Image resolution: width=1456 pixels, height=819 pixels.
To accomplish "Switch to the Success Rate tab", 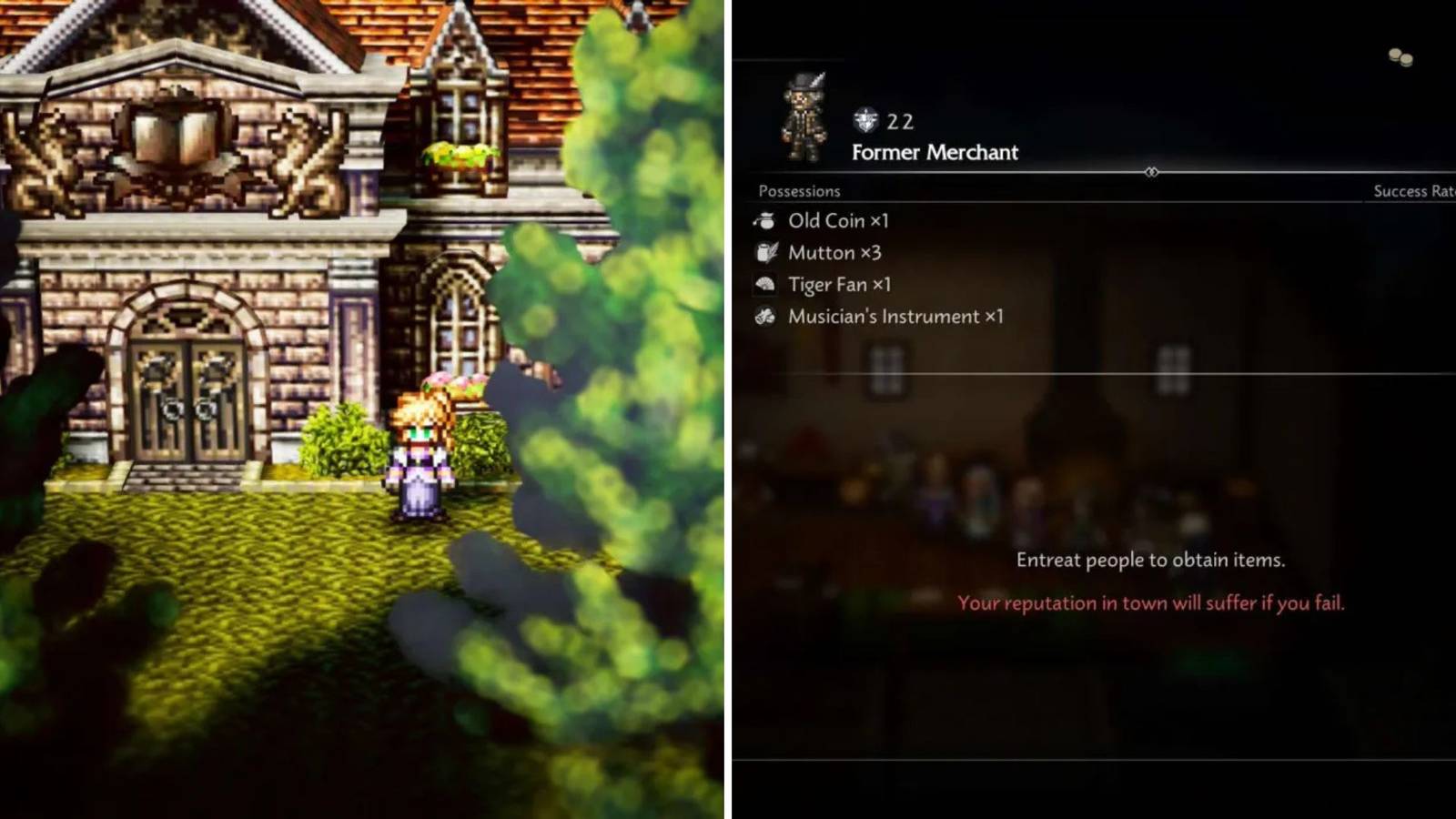I will click(x=1412, y=191).
